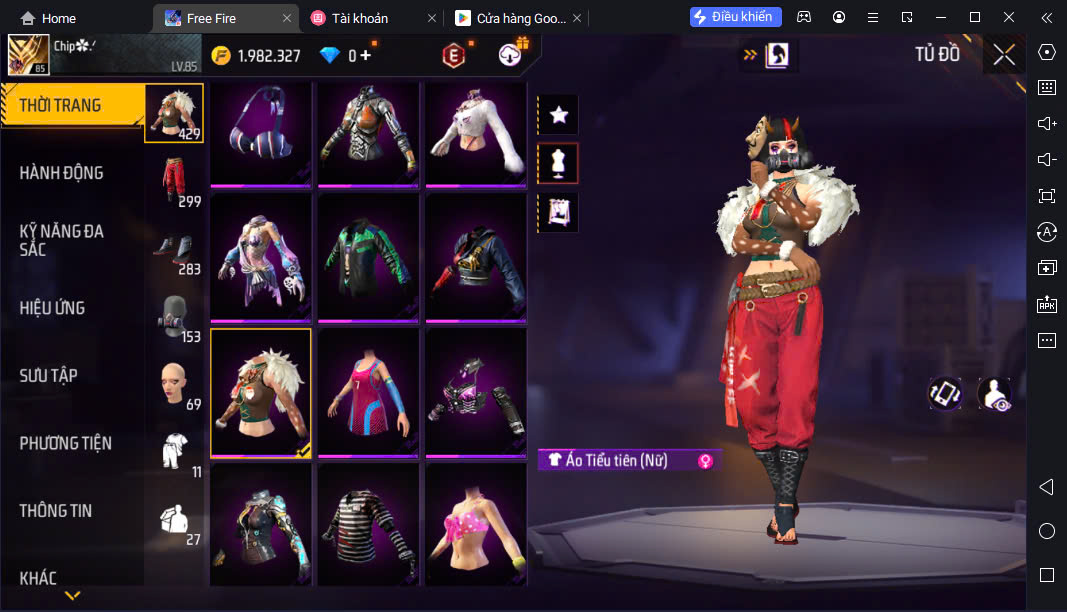Screen dimensions: 1067x612
Task: Toggle the character view eye icon
Action: [x=994, y=394]
